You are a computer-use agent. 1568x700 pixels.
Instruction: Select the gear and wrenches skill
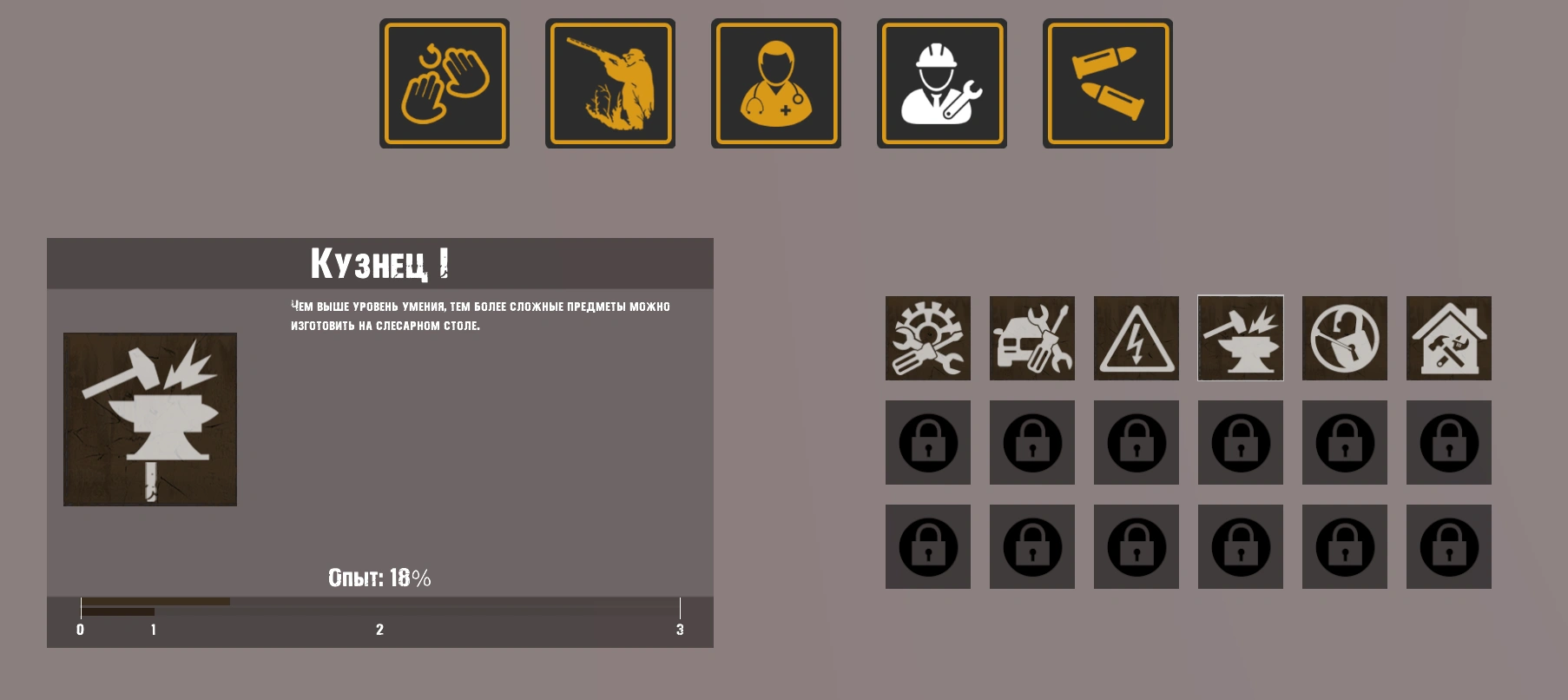tap(928, 338)
